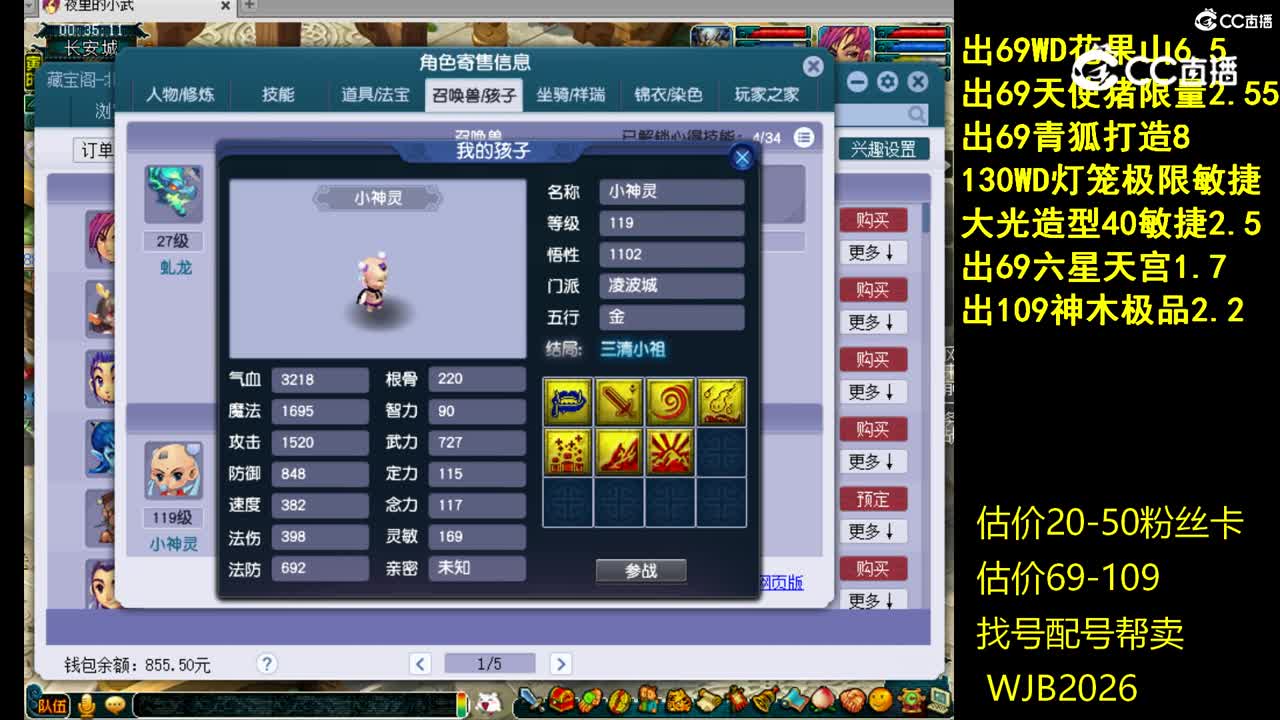This screenshot has height=720, width=1280.
Task: Select the sword skill icon
Action: 620,401
